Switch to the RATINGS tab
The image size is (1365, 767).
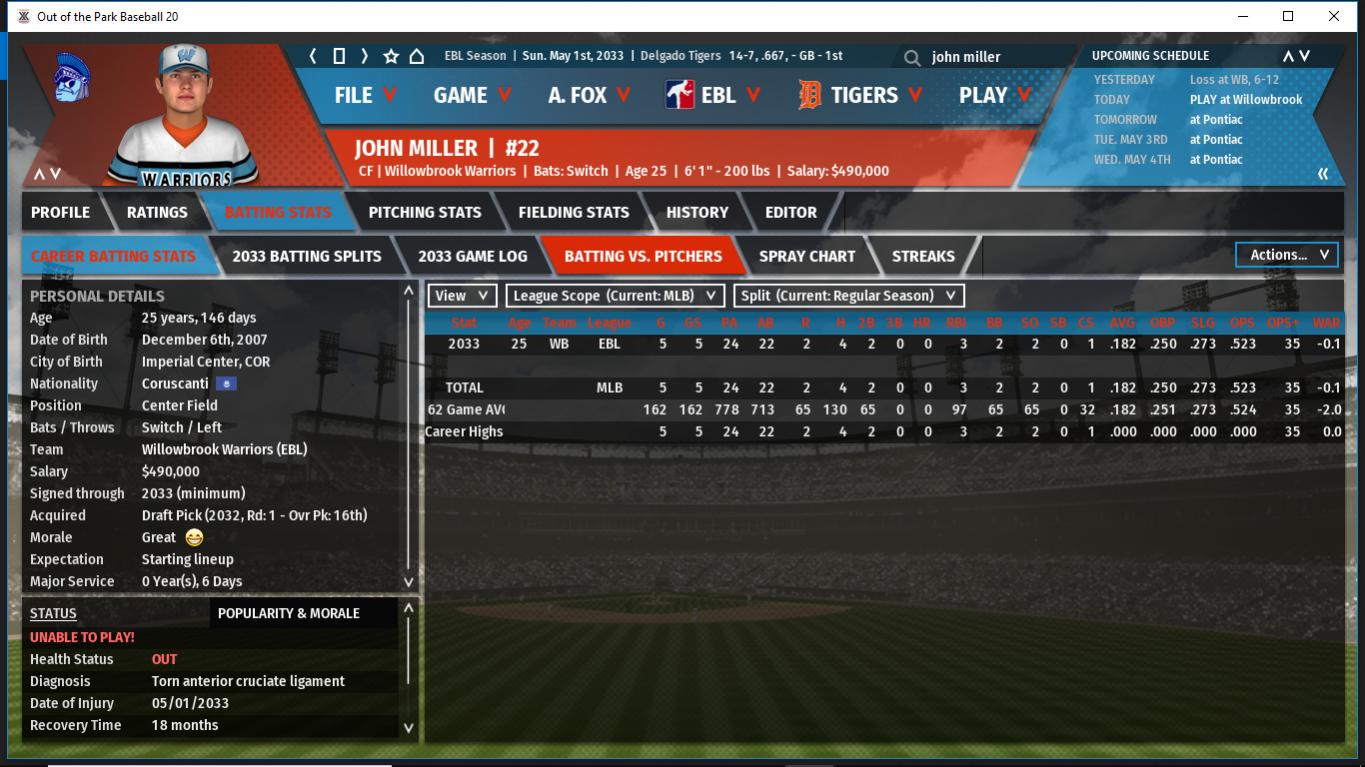(x=157, y=212)
